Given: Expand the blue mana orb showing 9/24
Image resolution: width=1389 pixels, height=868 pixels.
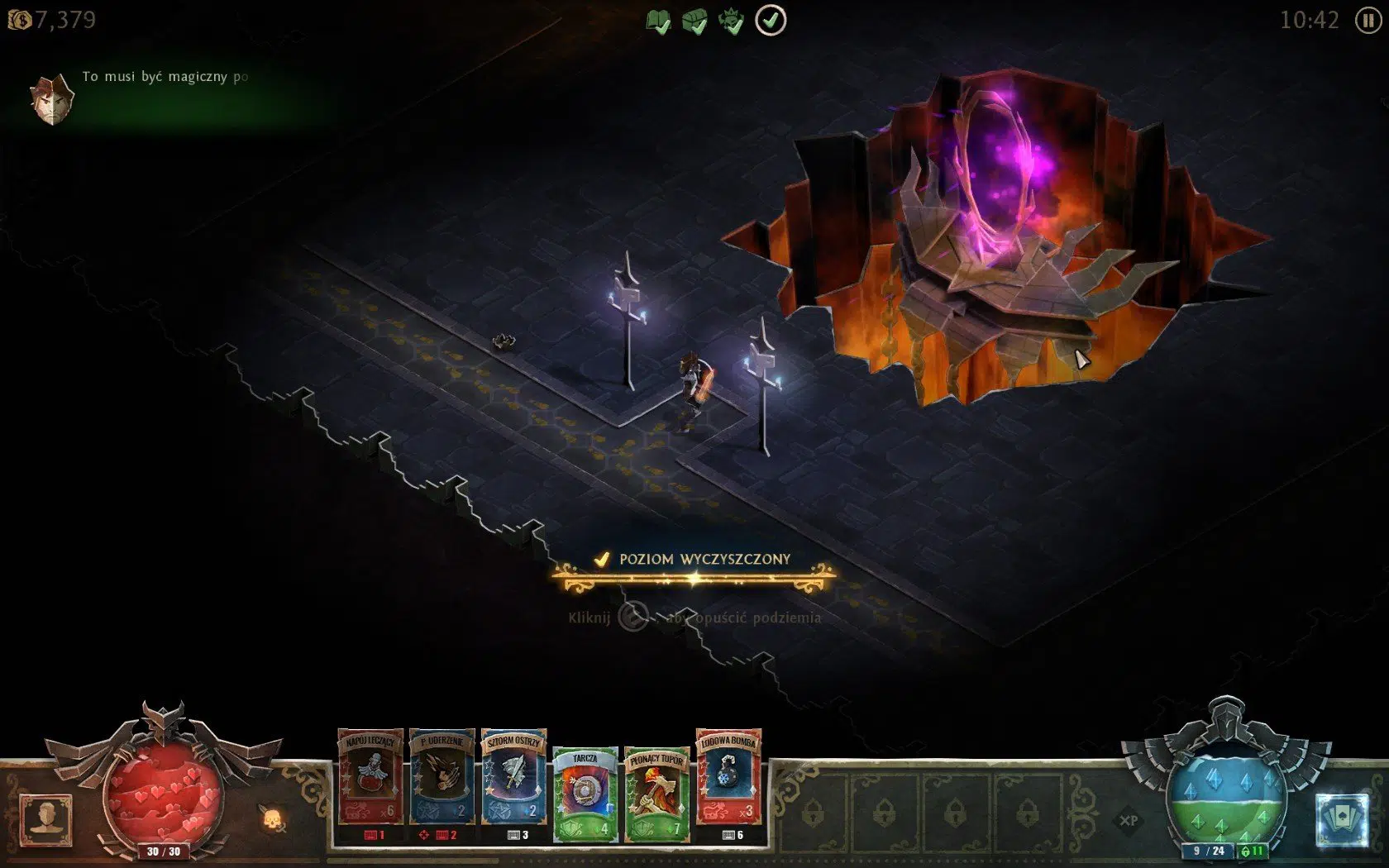Looking at the screenshot, I should click(x=1227, y=792).
